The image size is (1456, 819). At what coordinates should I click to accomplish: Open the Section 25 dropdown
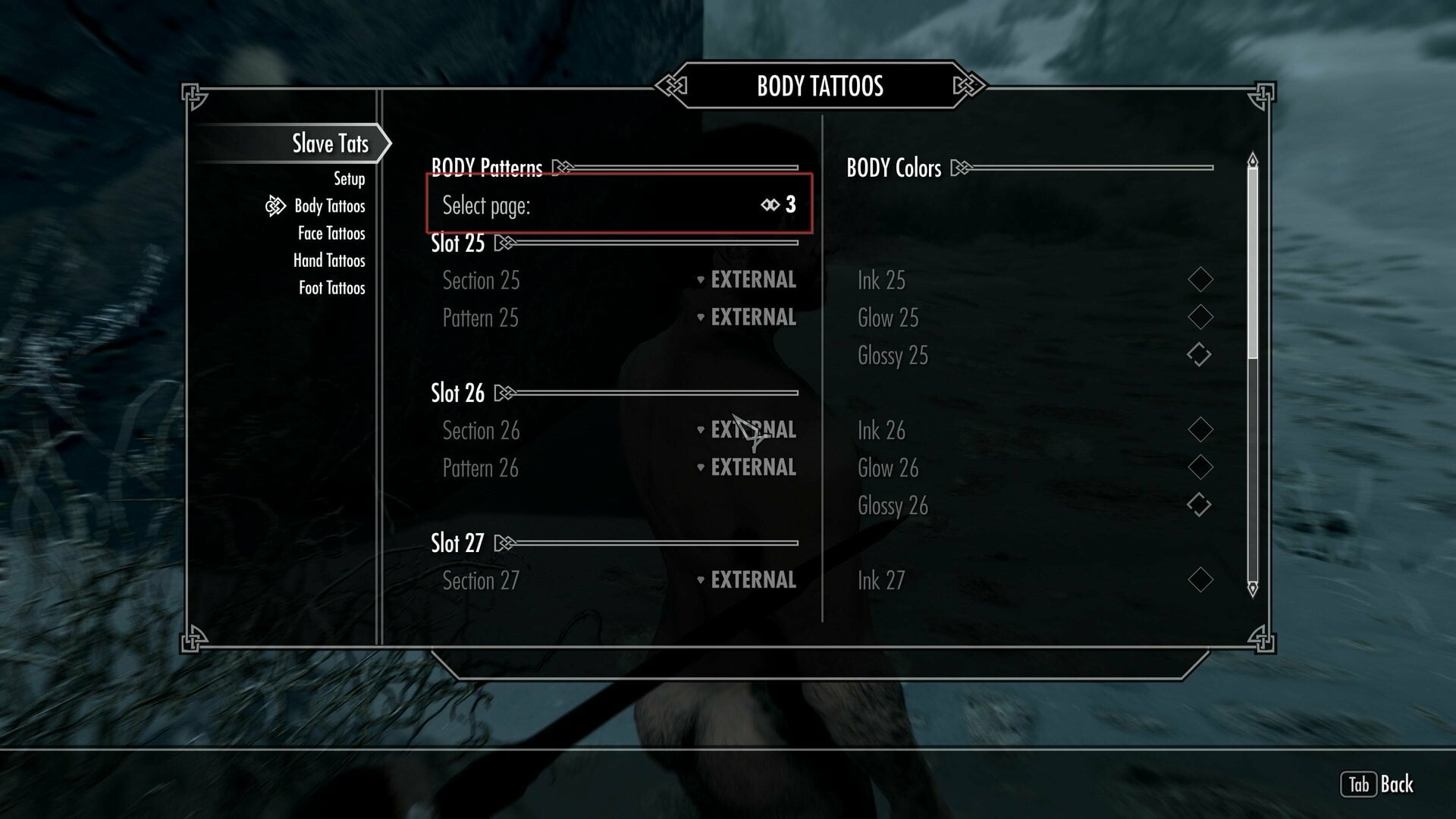pos(747,280)
